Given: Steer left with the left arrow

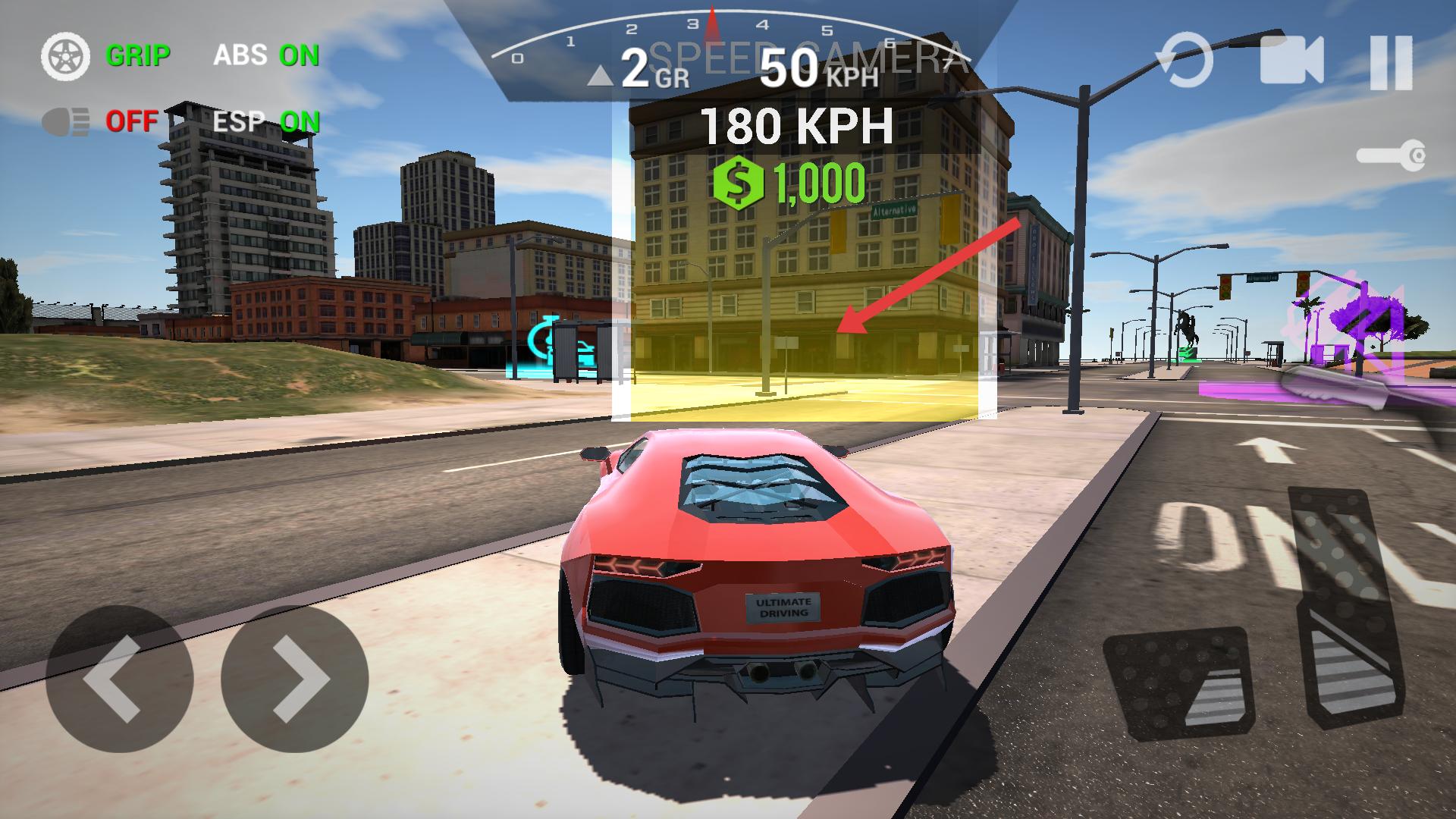Looking at the screenshot, I should point(119,679).
